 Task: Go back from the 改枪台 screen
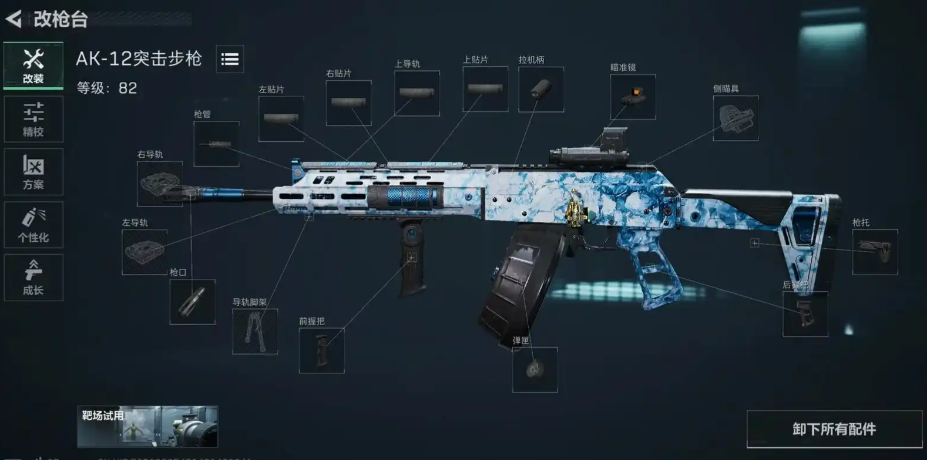pyautogui.click(x=14, y=17)
